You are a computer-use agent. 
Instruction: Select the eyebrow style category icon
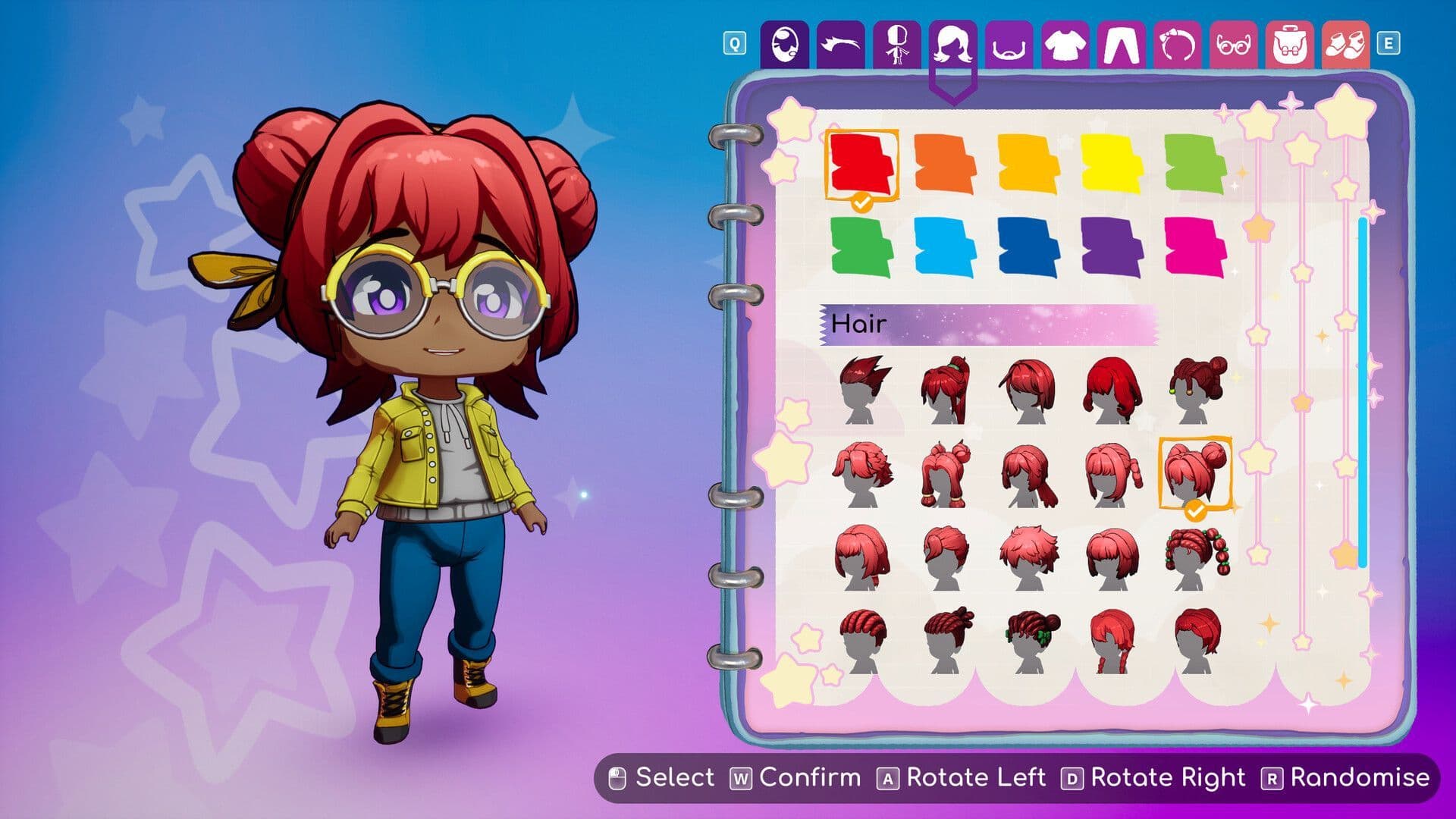pos(842,47)
